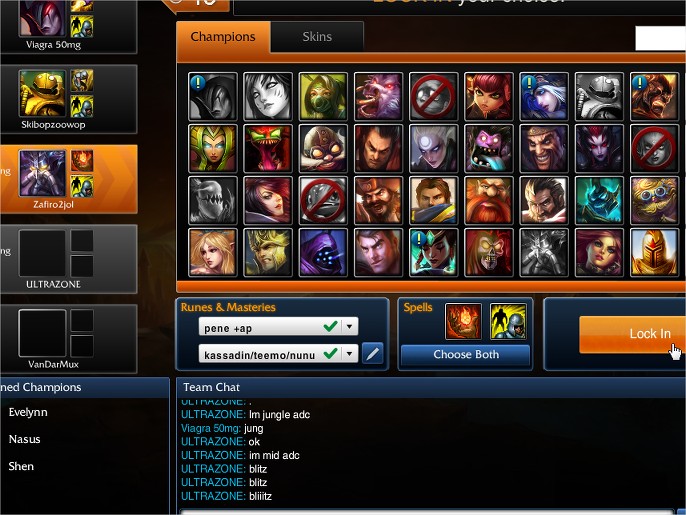686x515 pixels.
Task: Open the 'pene +ap' rune page dropdown
Action: pos(349,327)
